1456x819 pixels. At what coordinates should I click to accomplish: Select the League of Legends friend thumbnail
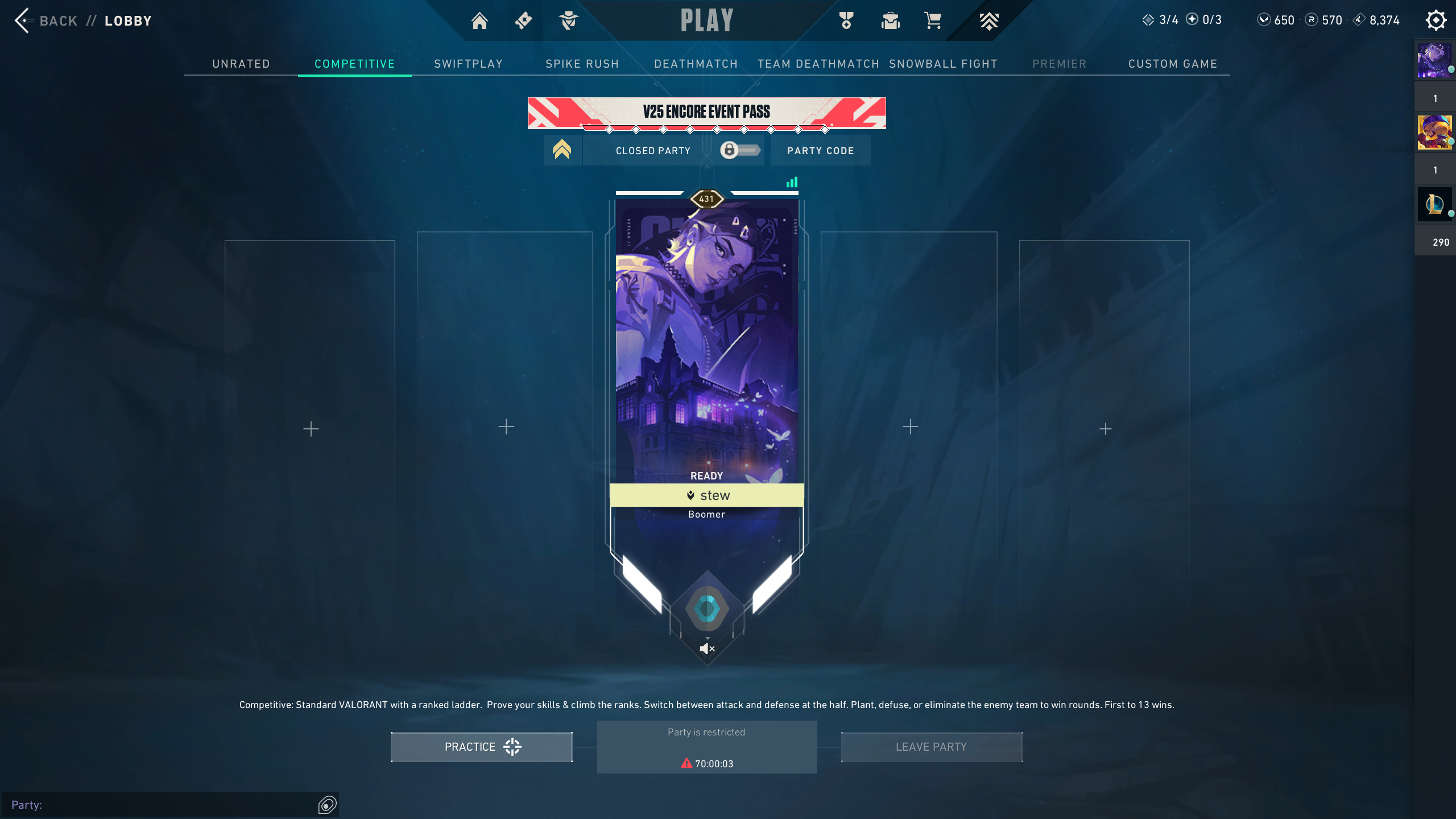click(1434, 204)
